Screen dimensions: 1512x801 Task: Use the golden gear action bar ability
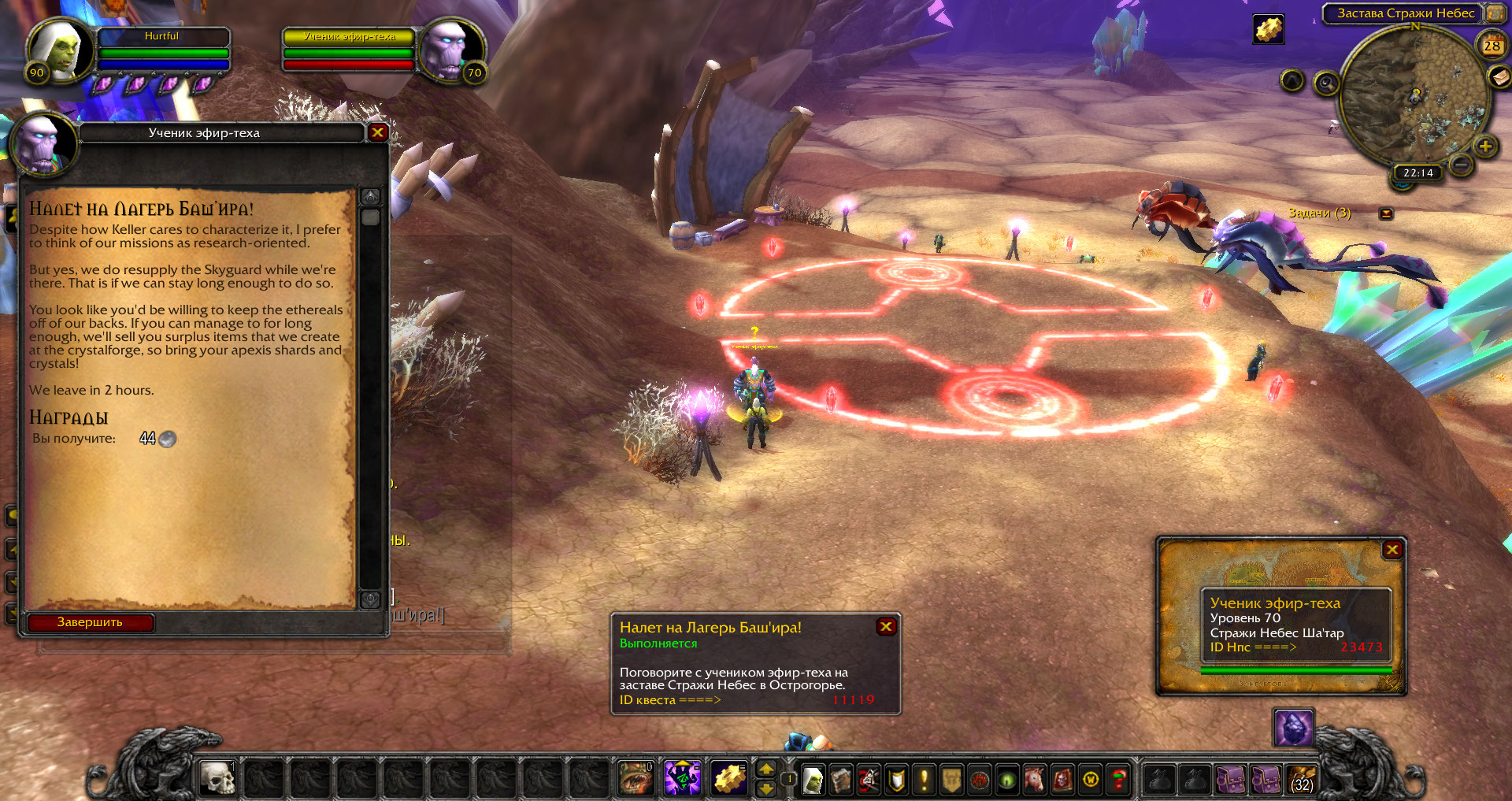(729, 779)
